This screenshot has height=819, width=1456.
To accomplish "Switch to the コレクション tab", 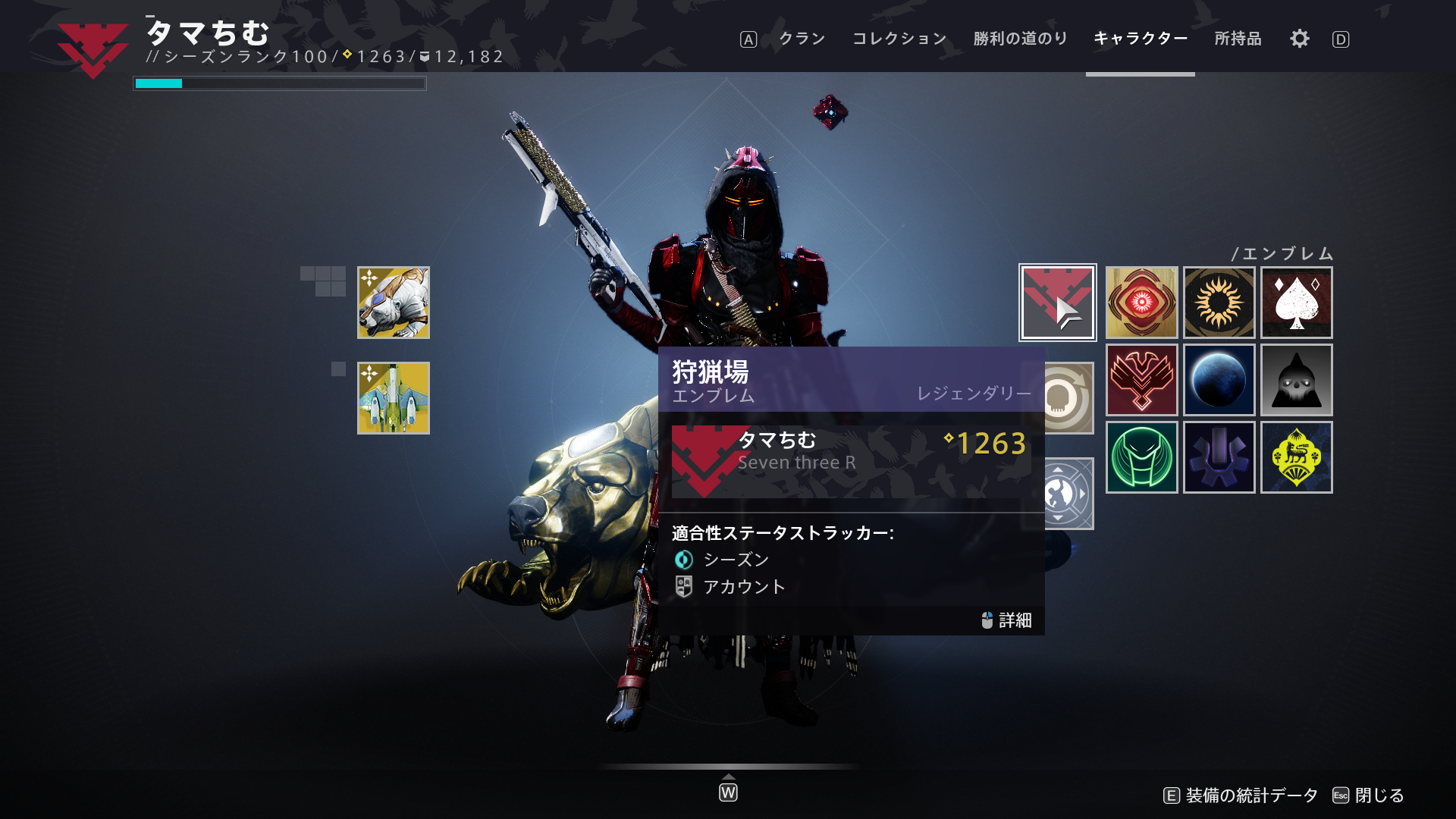I will click(x=899, y=39).
